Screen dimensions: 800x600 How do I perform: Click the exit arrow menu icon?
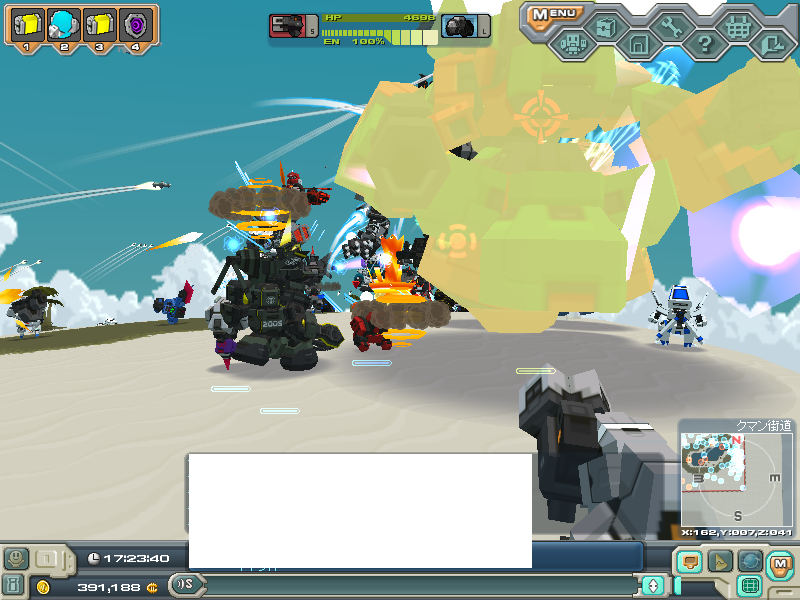[x=771, y=44]
